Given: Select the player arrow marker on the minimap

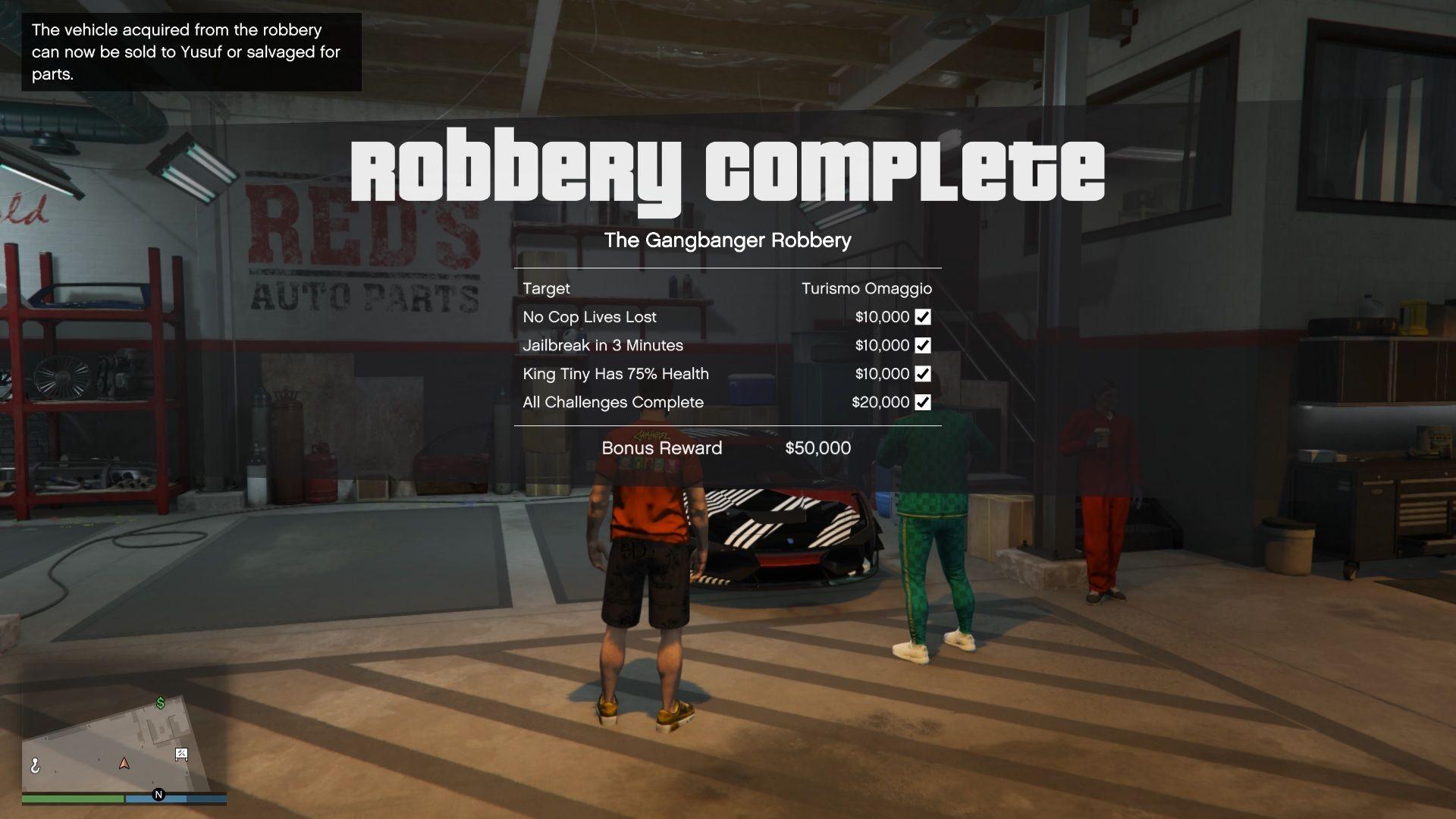Looking at the screenshot, I should tap(124, 764).
